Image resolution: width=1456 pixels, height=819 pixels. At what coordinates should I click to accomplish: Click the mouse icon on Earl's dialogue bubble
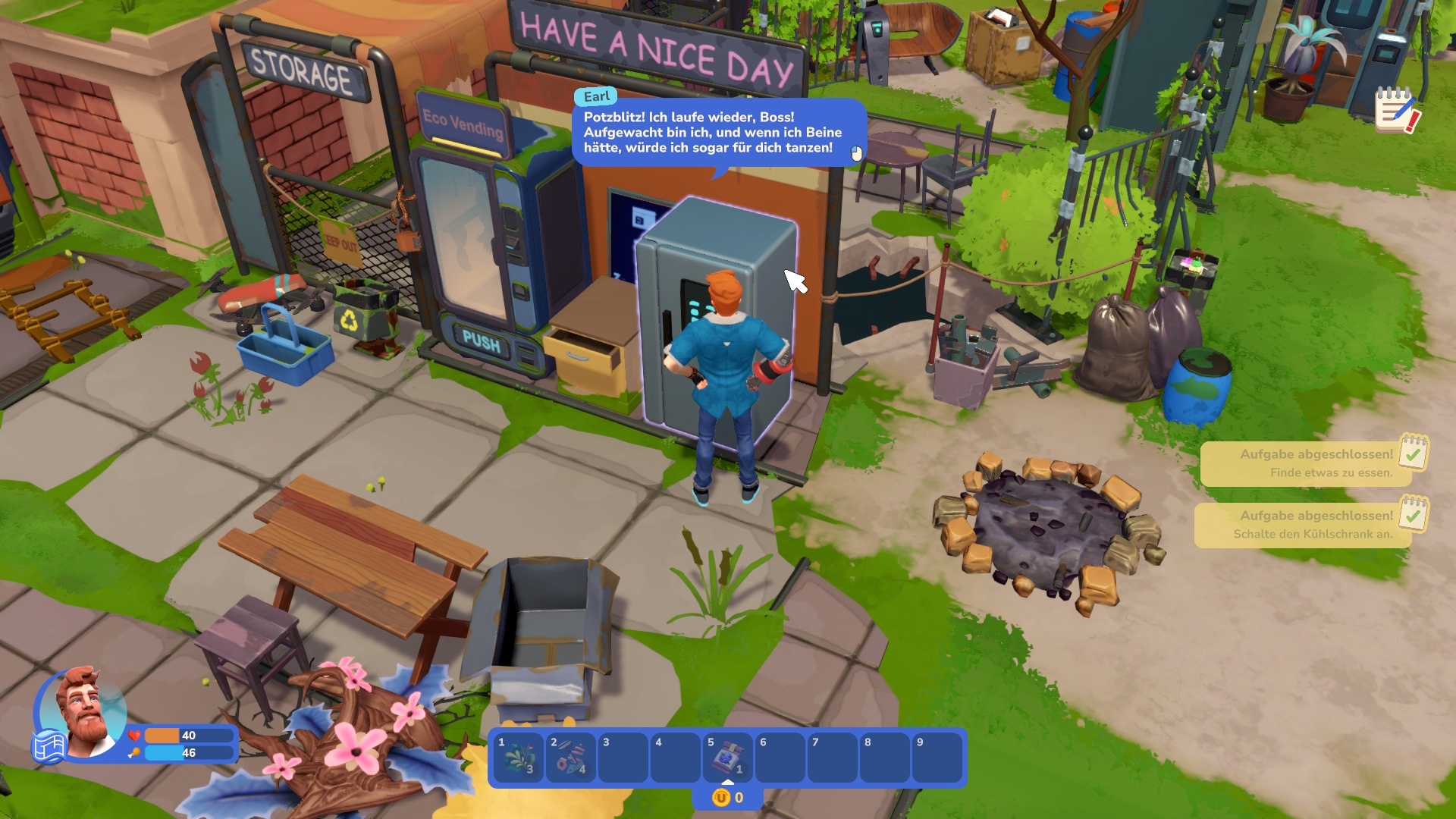point(858,154)
